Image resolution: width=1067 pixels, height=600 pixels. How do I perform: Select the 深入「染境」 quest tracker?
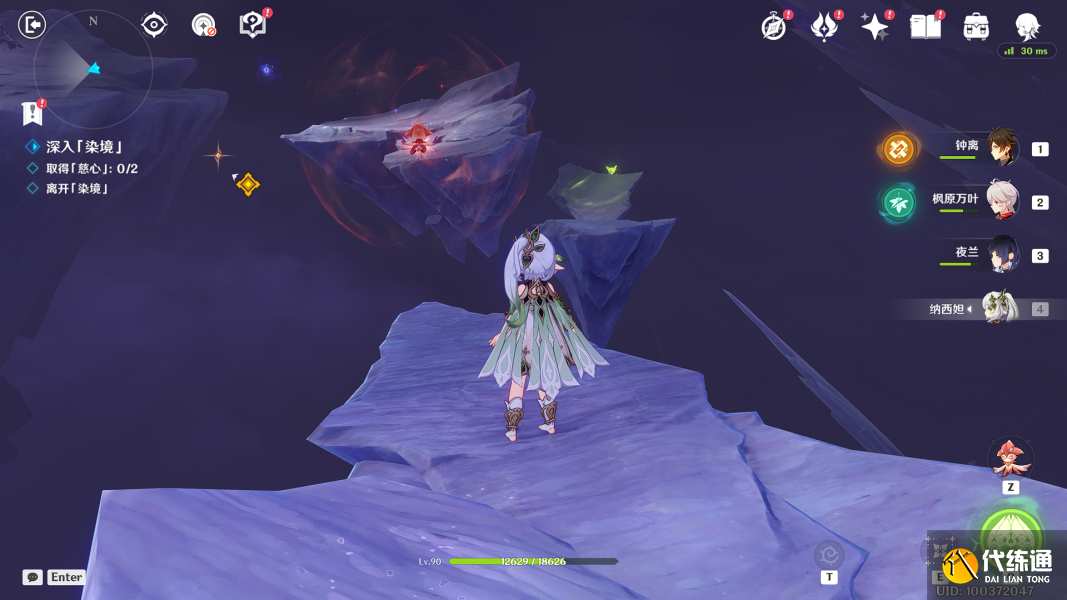(83, 147)
